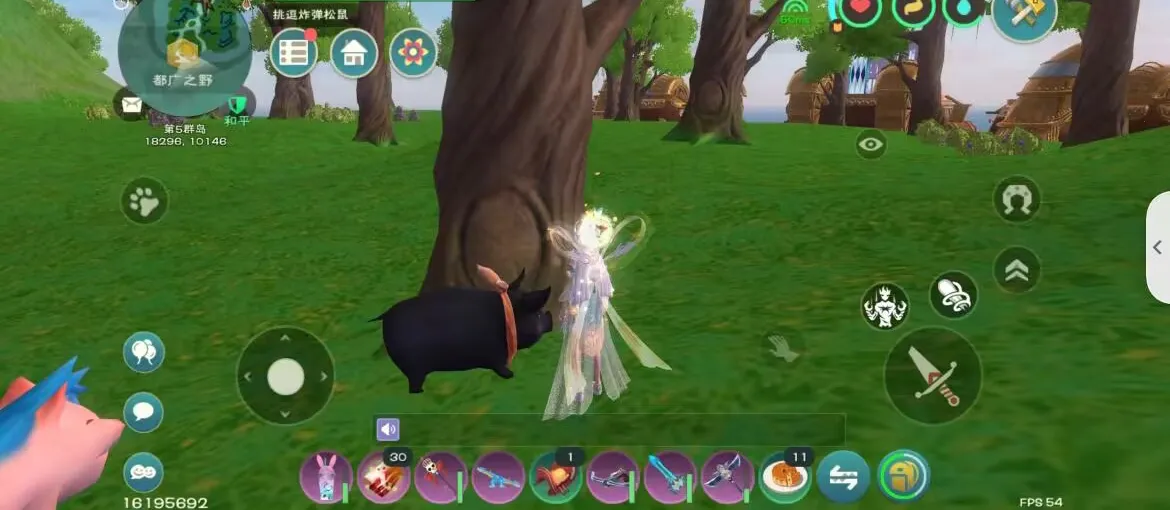Open the chat speech bubble
The image size is (1170, 510).
pyautogui.click(x=143, y=412)
